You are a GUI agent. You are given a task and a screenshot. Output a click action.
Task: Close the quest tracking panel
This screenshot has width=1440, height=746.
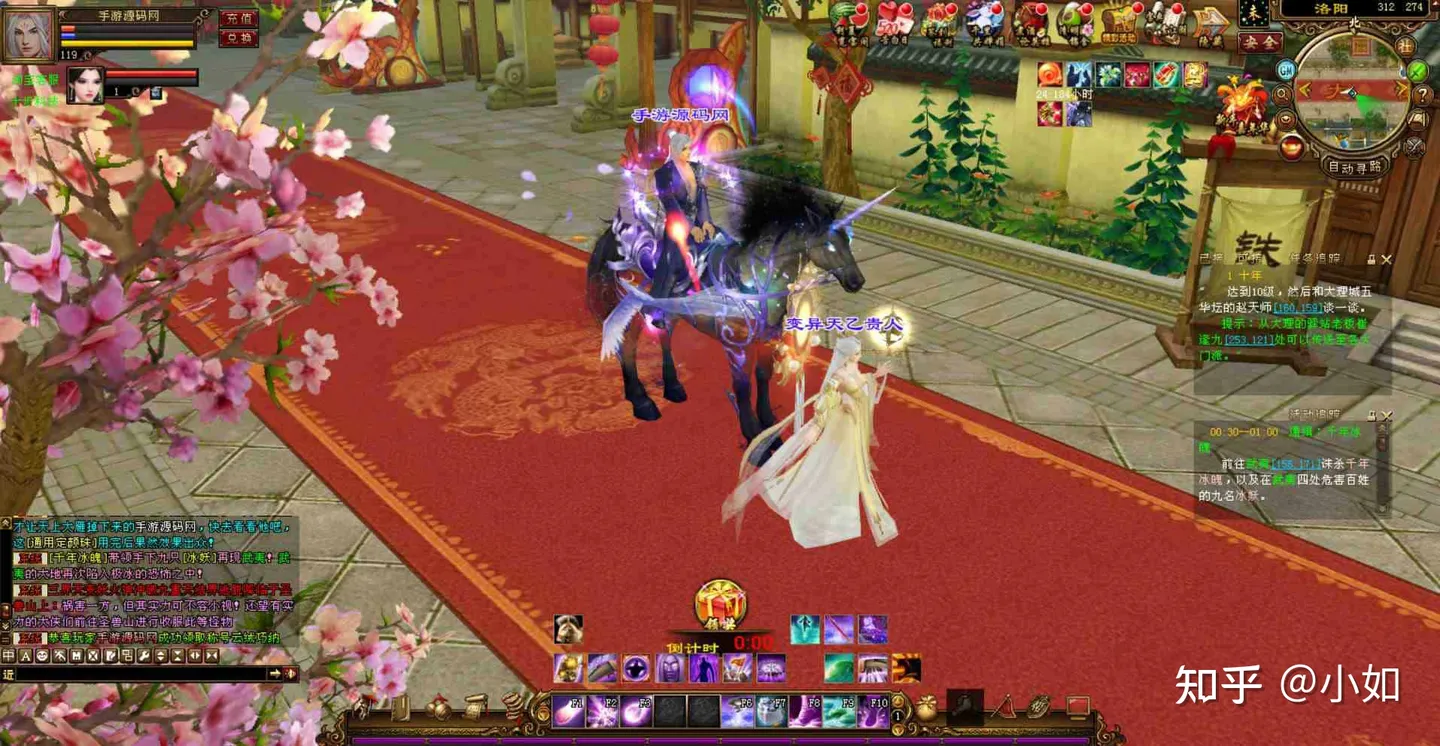point(1386,259)
